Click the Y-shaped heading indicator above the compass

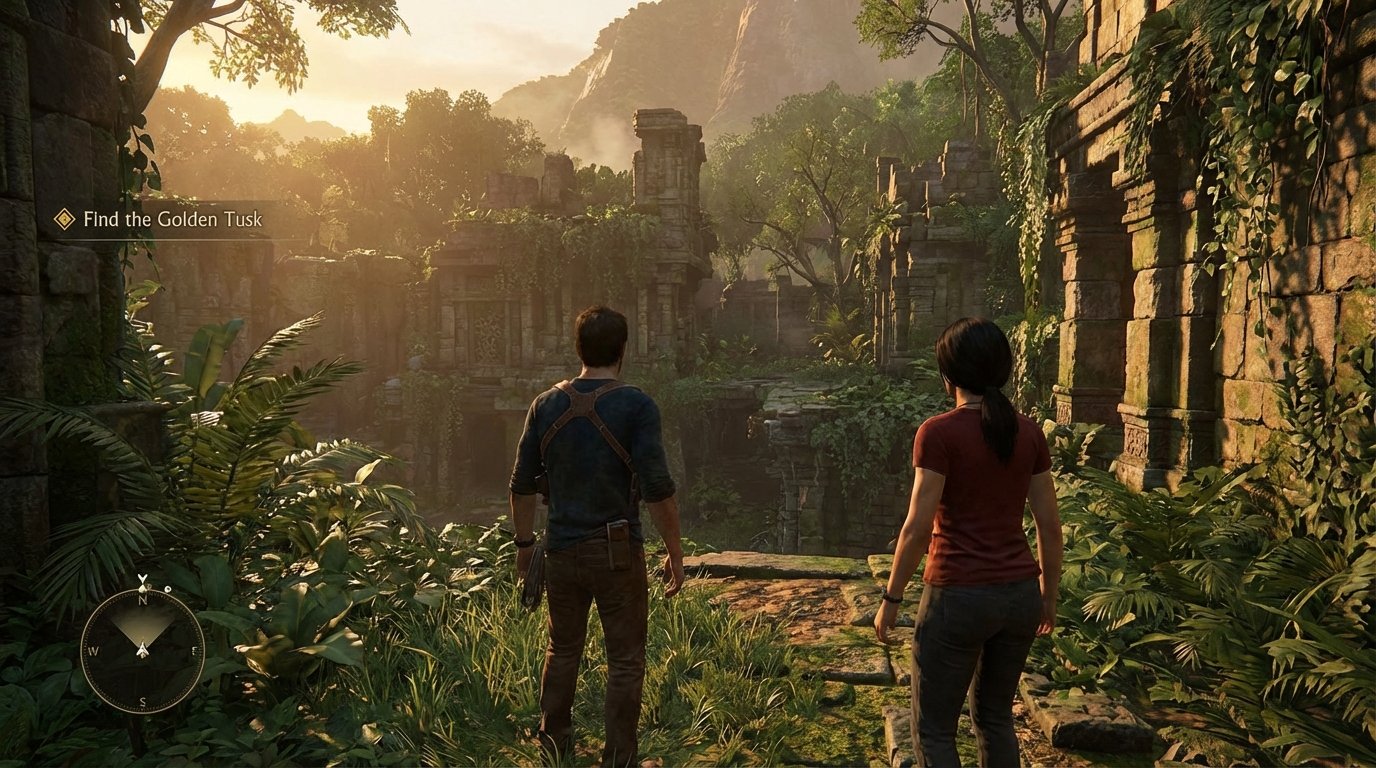coord(141,578)
